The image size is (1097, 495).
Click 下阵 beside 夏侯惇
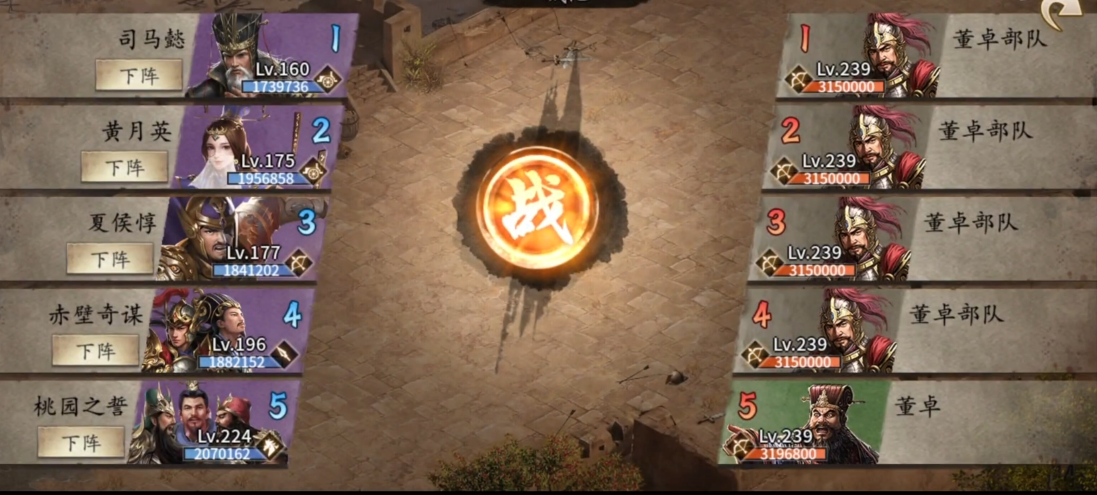pos(110,258)
